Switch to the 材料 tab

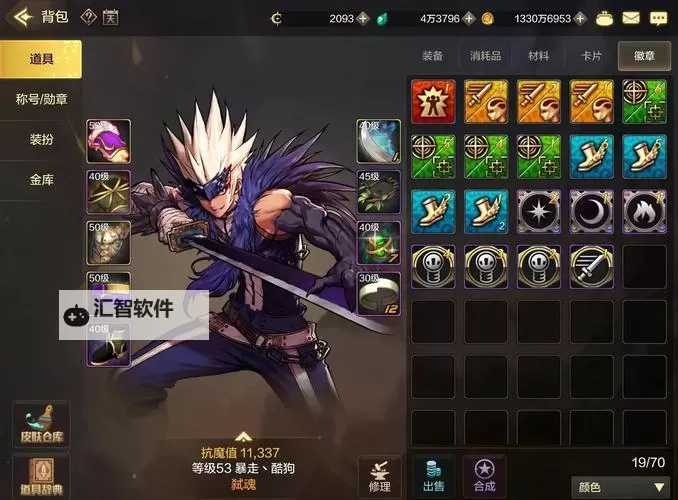click(x=538, y=57)
